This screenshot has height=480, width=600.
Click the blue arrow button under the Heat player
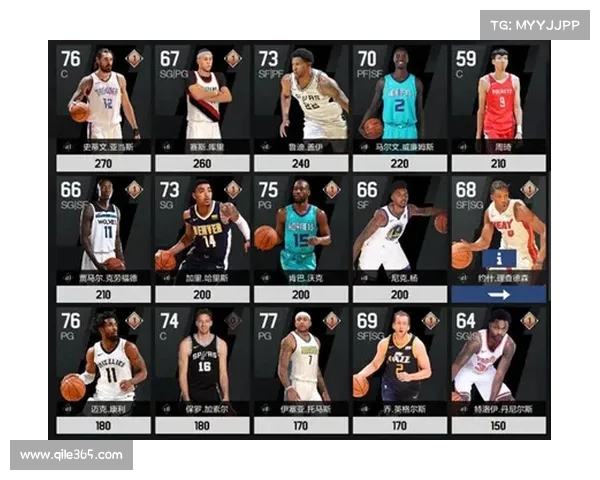498,294
